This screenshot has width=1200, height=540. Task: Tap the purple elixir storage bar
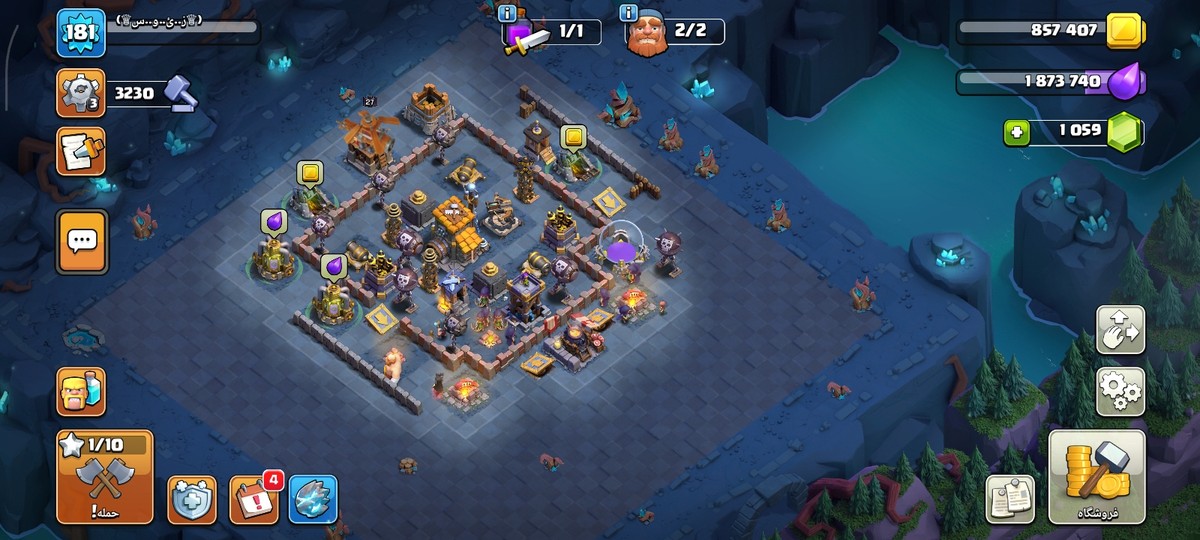[1045, 81]
